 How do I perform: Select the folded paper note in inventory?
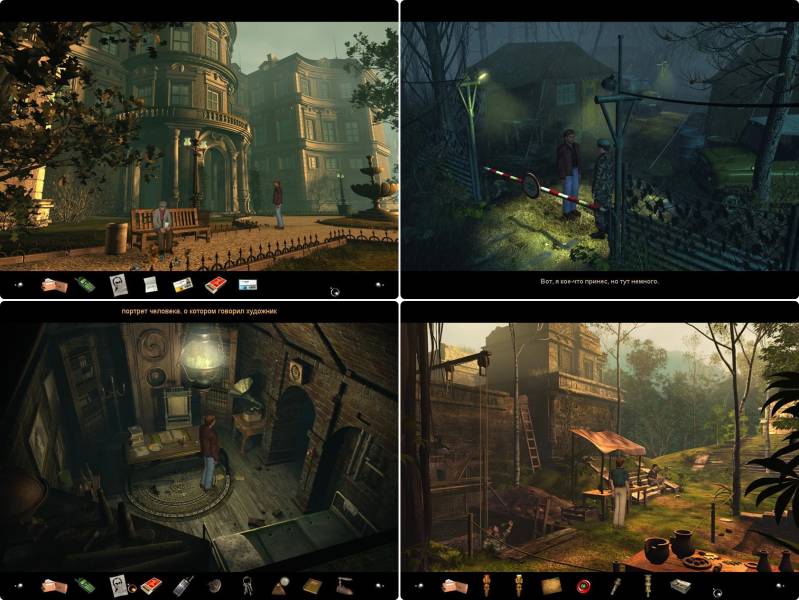150,285
